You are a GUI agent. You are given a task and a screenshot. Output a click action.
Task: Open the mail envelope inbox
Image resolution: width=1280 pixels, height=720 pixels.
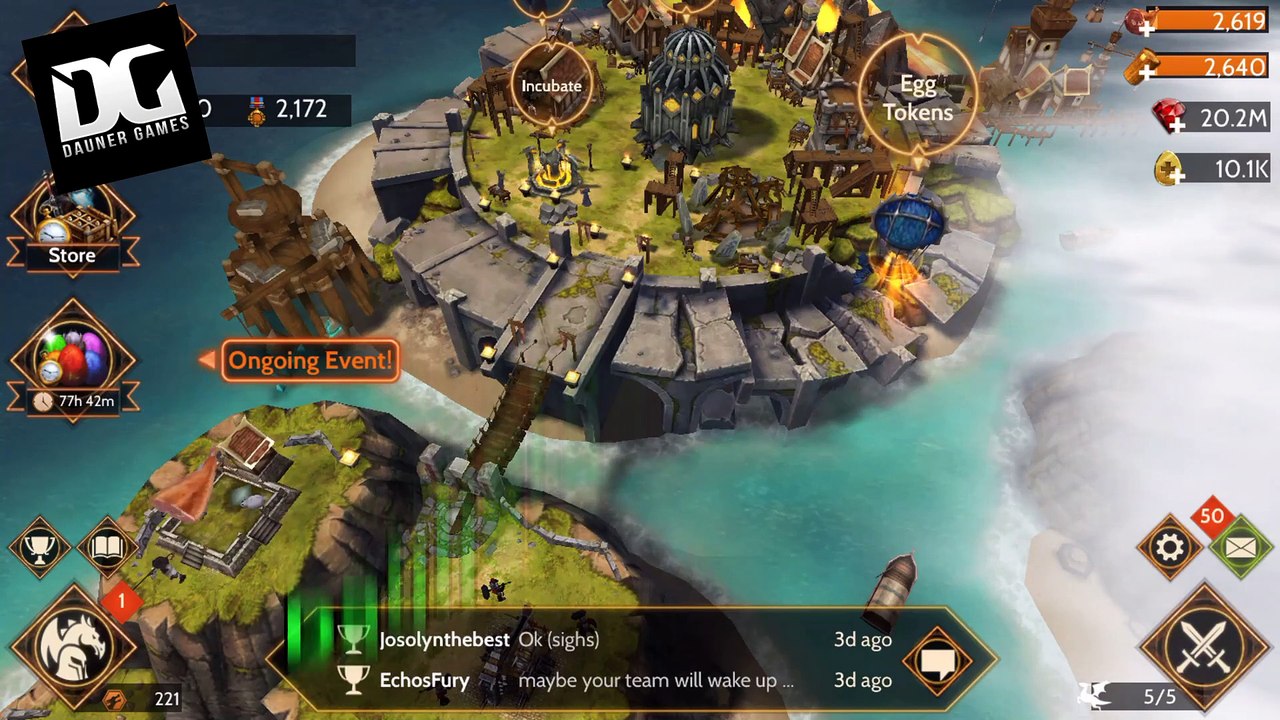coord(1240,547)
